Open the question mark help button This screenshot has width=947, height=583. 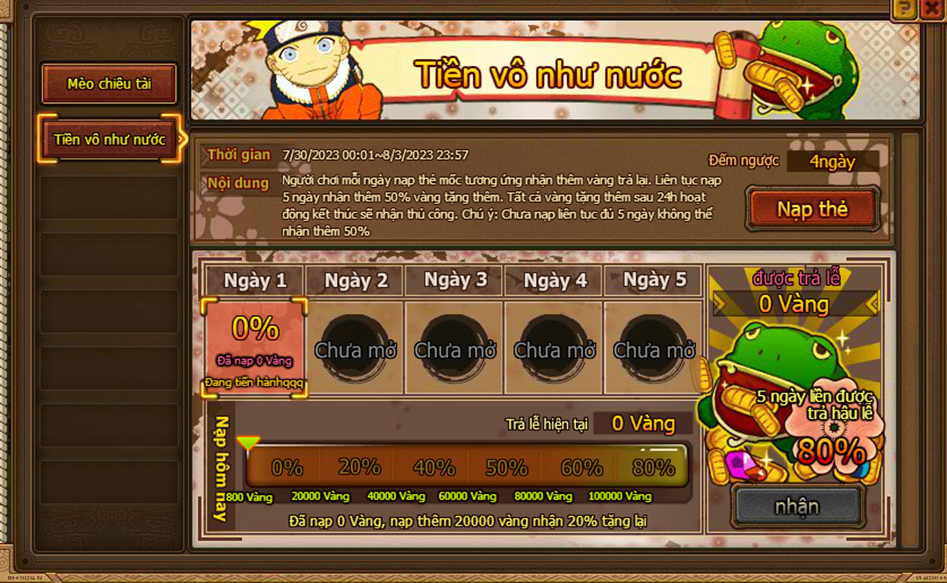(905, 8)
